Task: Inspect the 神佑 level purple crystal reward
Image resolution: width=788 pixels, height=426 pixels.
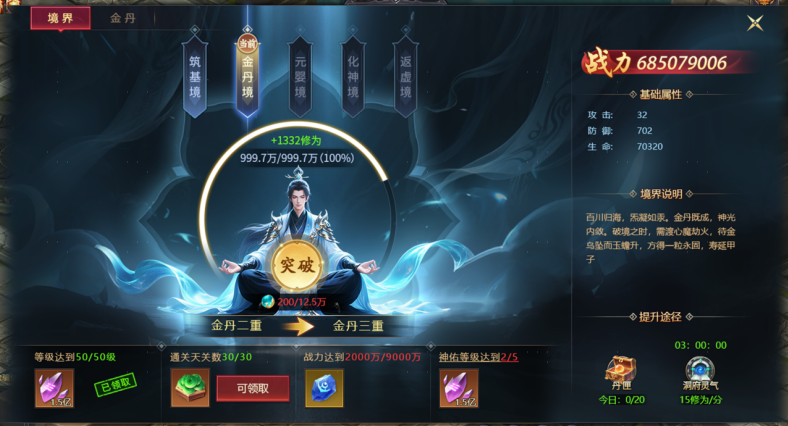Action: [x=459, y=388]
